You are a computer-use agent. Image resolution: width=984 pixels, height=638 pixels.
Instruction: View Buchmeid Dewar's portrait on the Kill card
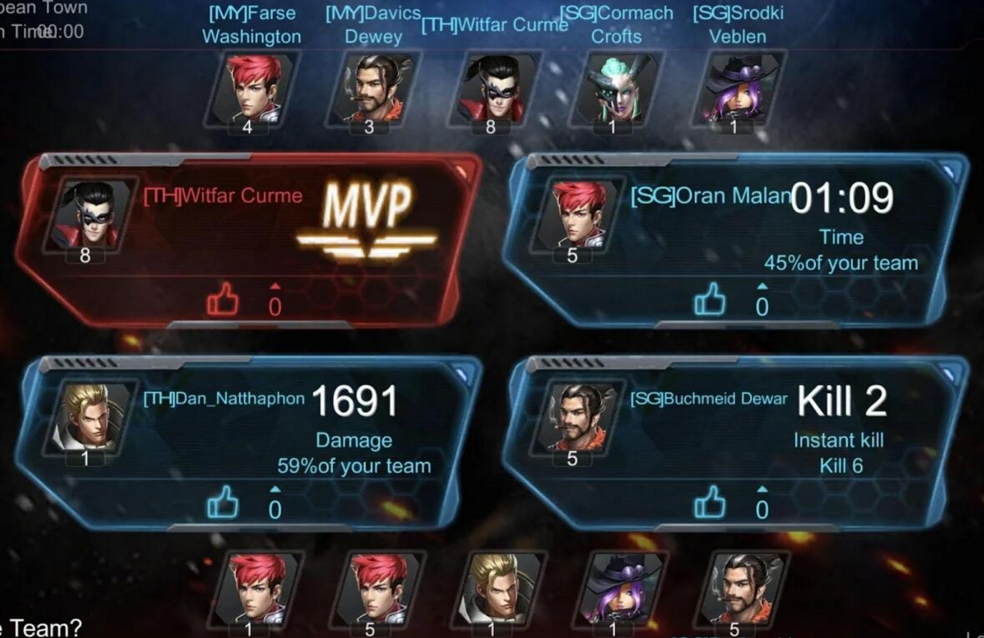574,418
